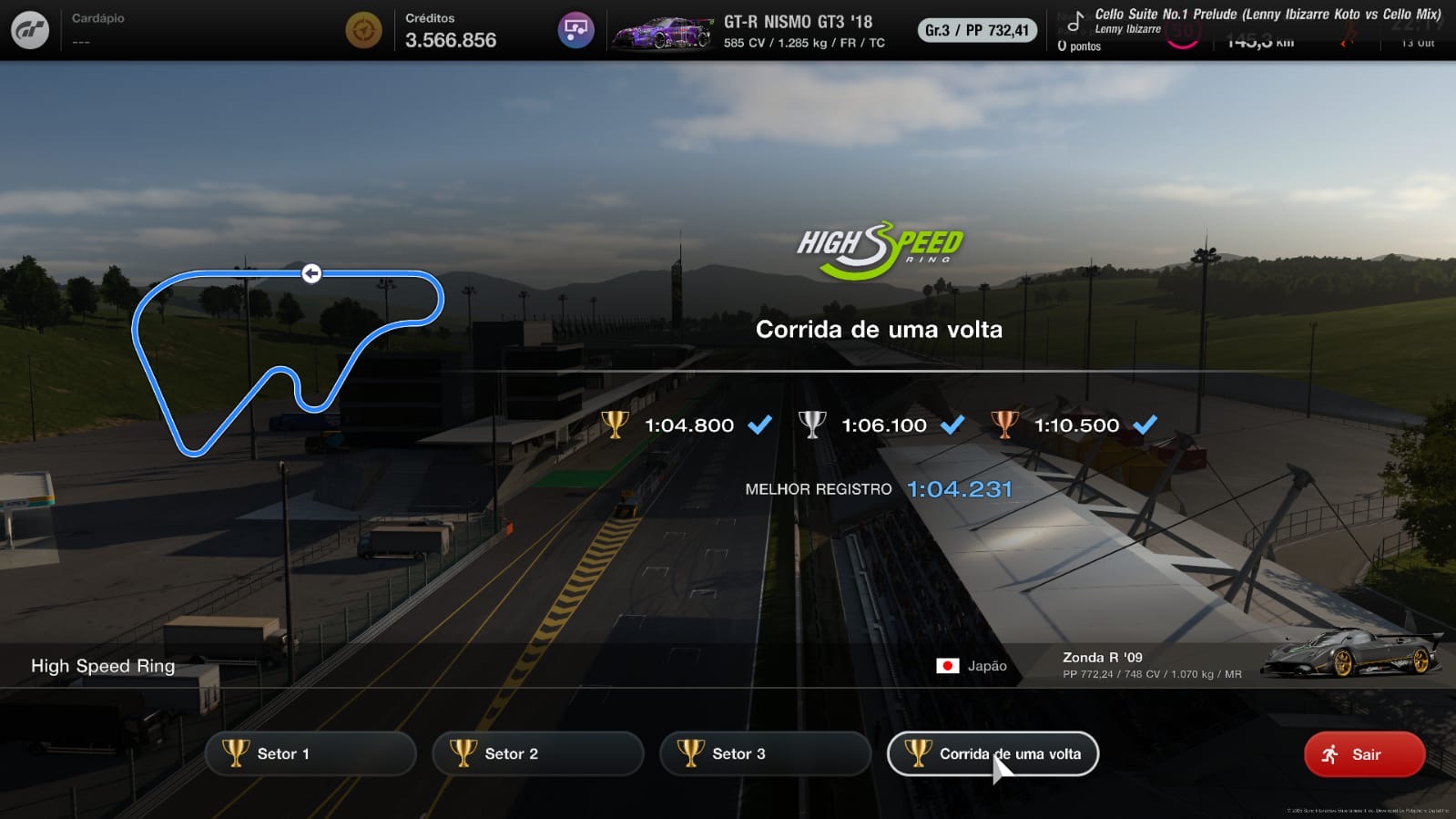Select Corrida de uma volta
Screen dimensions: 1456x819
[992, 753]
